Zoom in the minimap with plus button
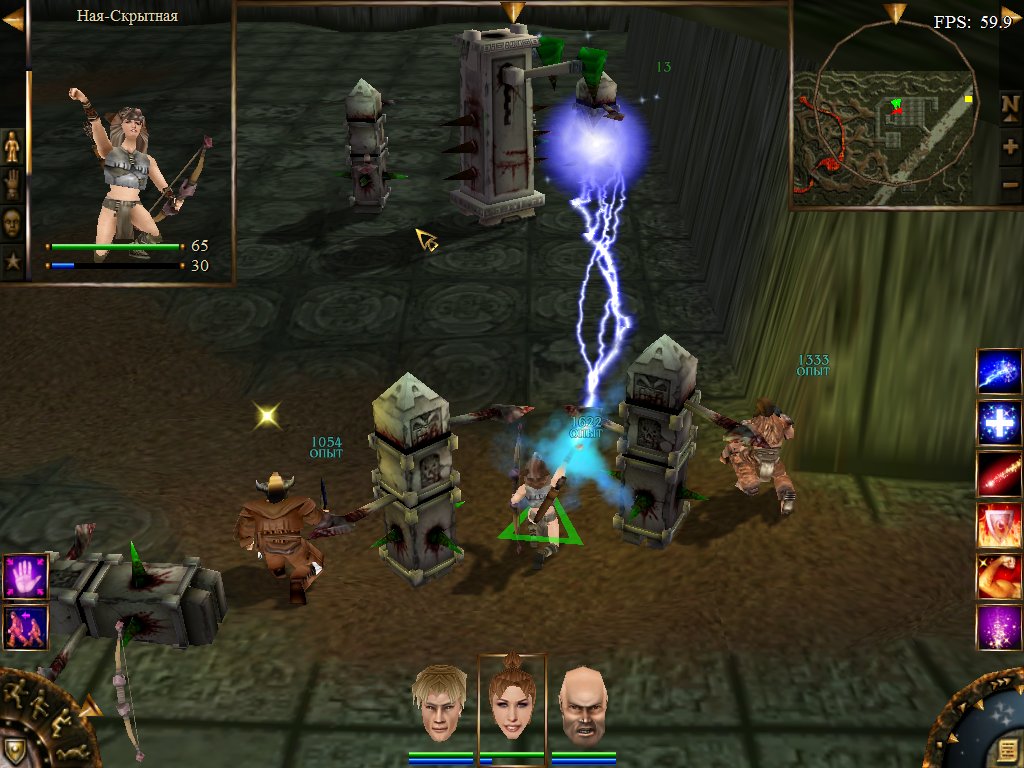The width and height of the screenshot is (1024, 768). (x=1010, y=146)
